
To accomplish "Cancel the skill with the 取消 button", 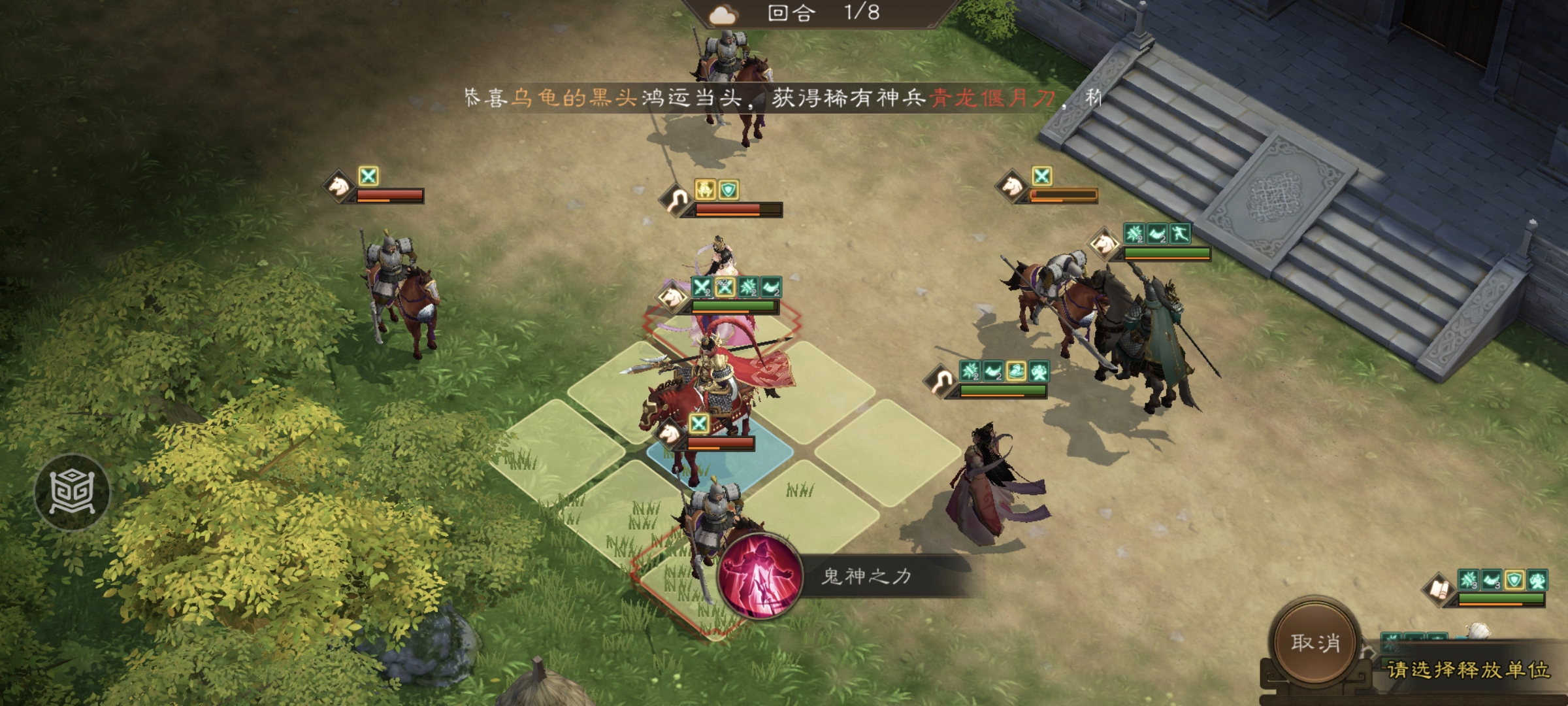I will pyautogui.click(x=1315, y=642).
